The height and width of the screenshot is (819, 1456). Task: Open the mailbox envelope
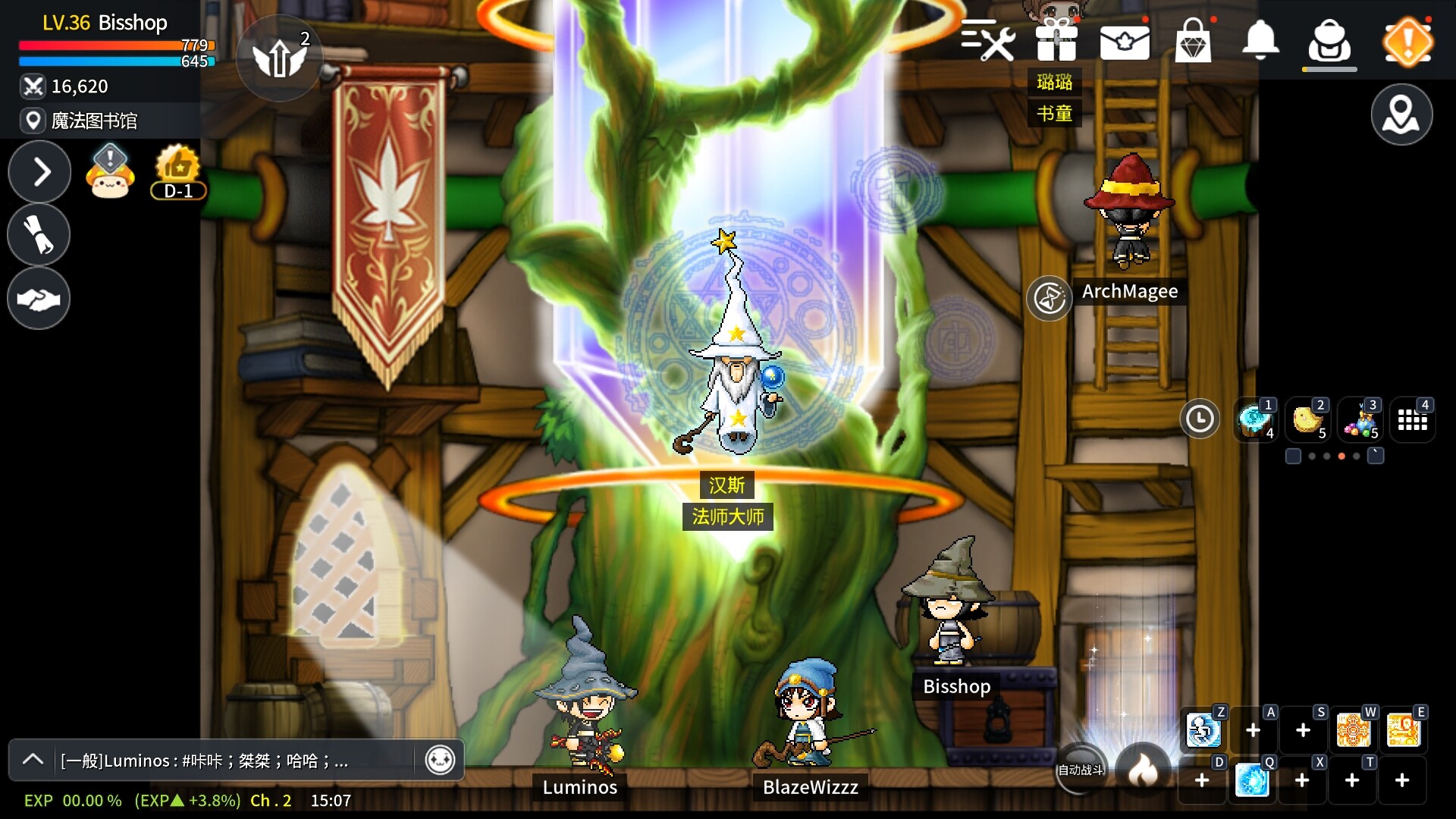tap(1125, 42)
